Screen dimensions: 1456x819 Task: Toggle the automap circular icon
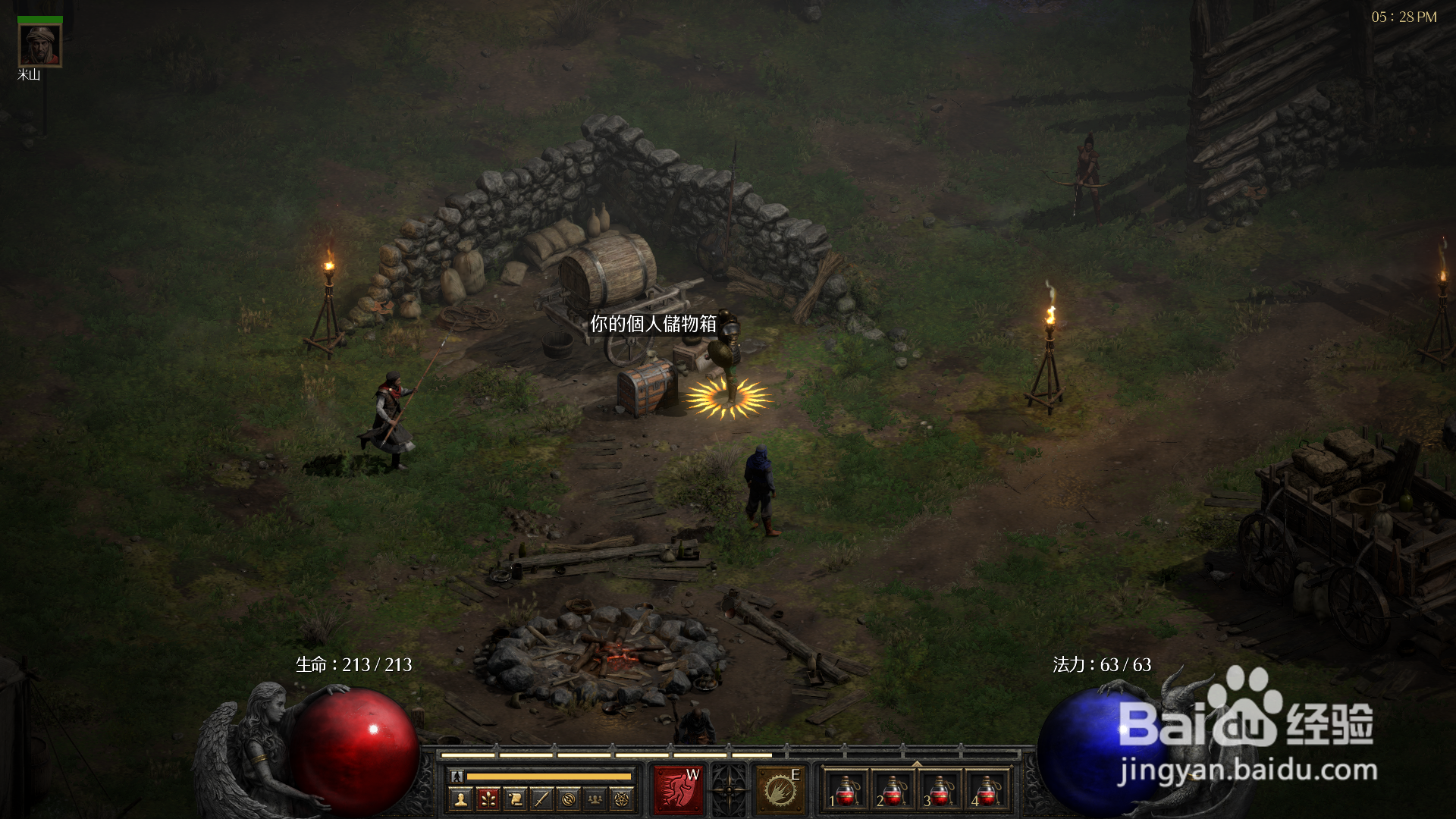(x=569, y=799)
